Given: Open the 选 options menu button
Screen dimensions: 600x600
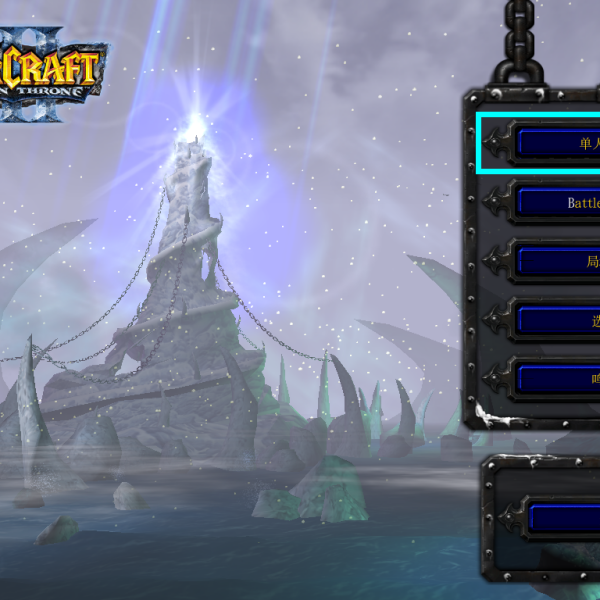Looking at the screenshot, I should tap(558, 320).
